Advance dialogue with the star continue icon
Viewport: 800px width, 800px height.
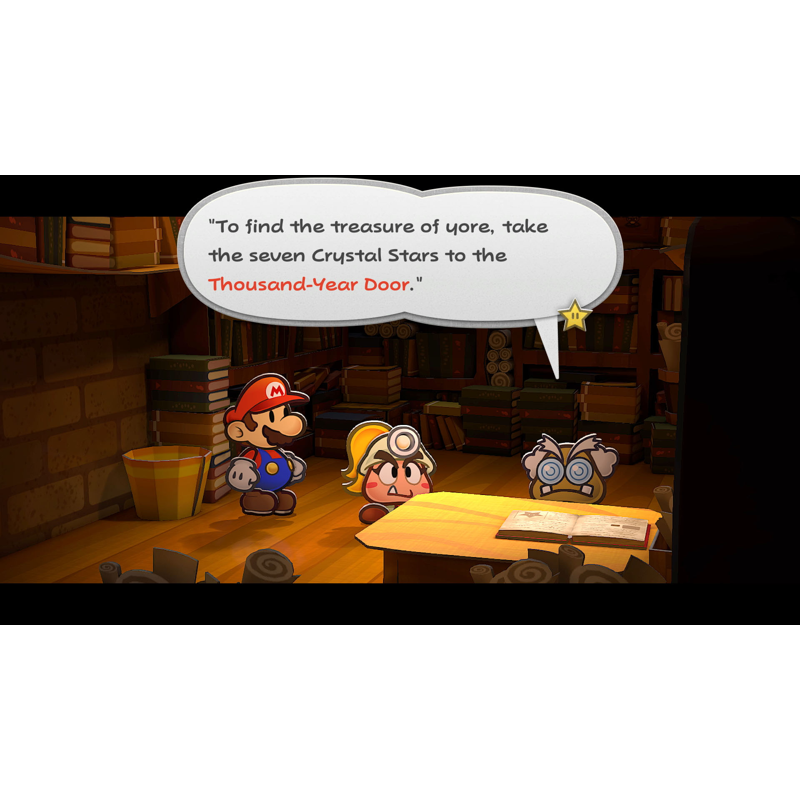click(574, 316)
